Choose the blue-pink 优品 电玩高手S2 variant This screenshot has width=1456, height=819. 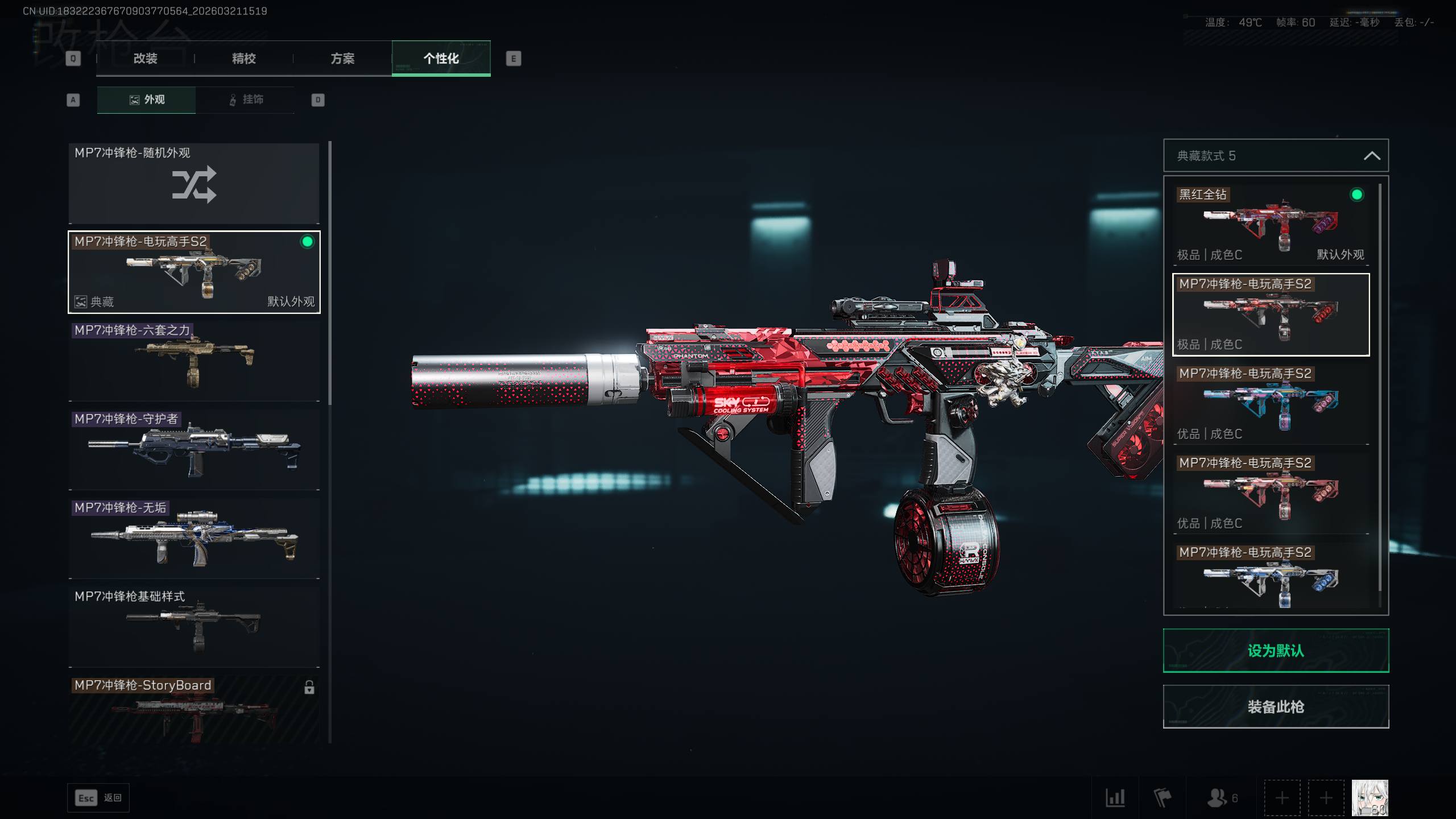click(1271, 404)
